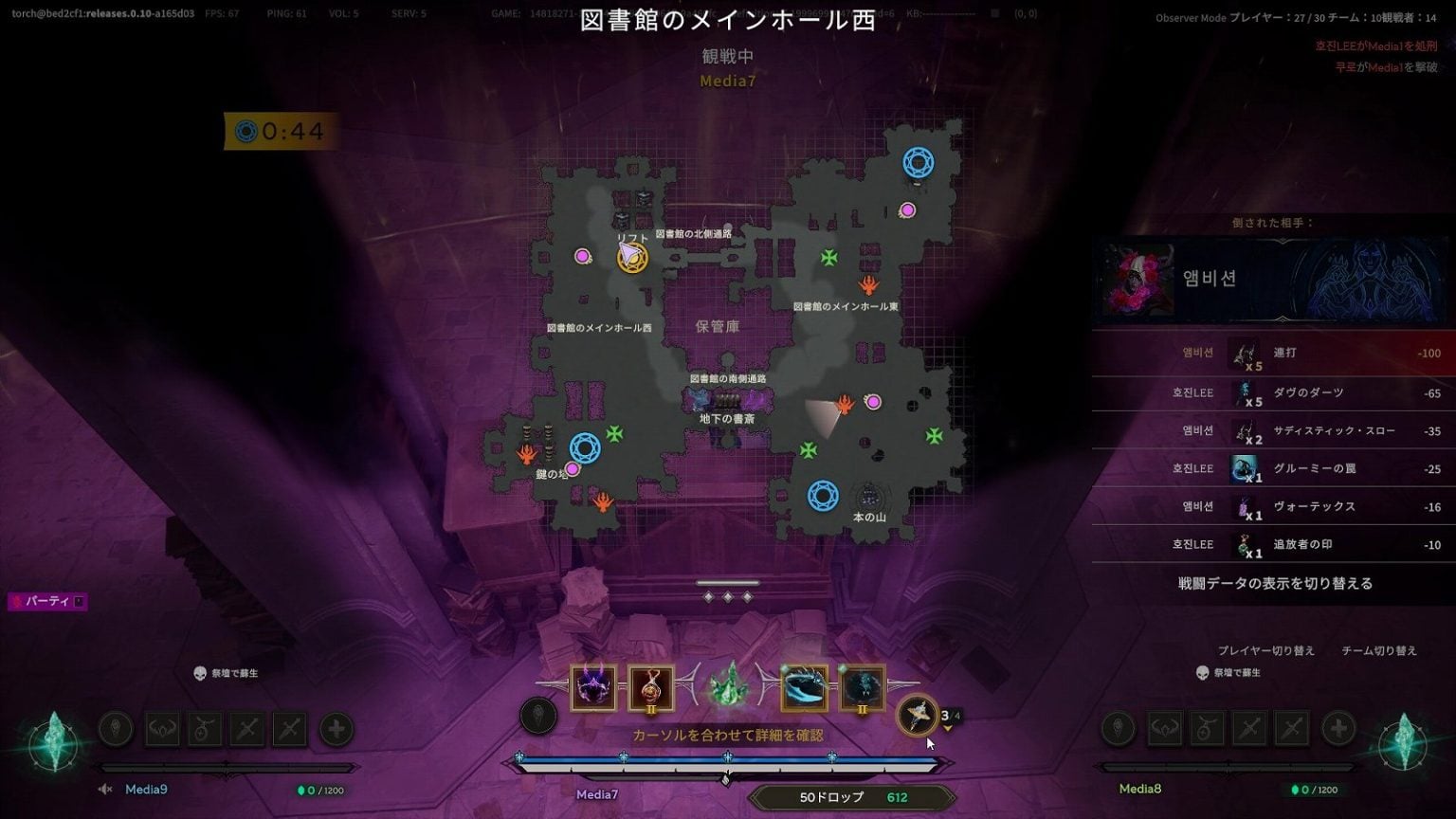Click the 追放者の印 icon in the damage log
Screen dimensions: 1456x819
tap(1242, 544)
